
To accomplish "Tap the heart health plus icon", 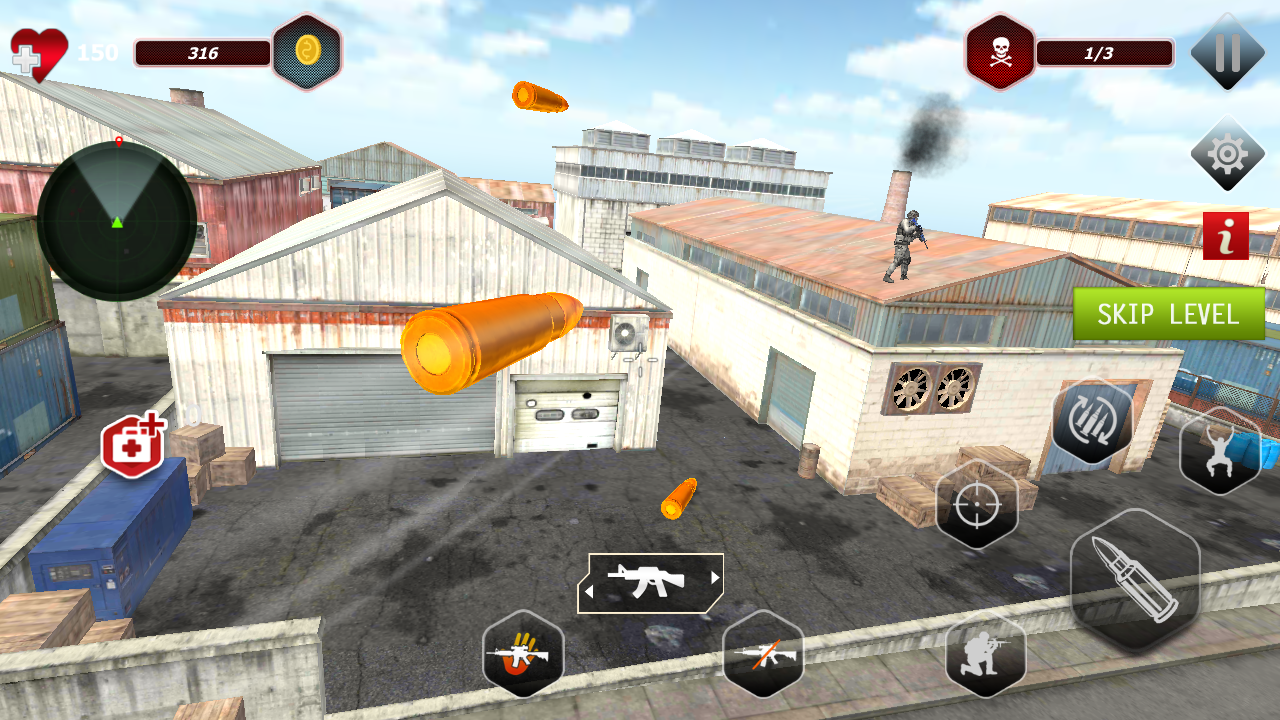I will (38, 54).
